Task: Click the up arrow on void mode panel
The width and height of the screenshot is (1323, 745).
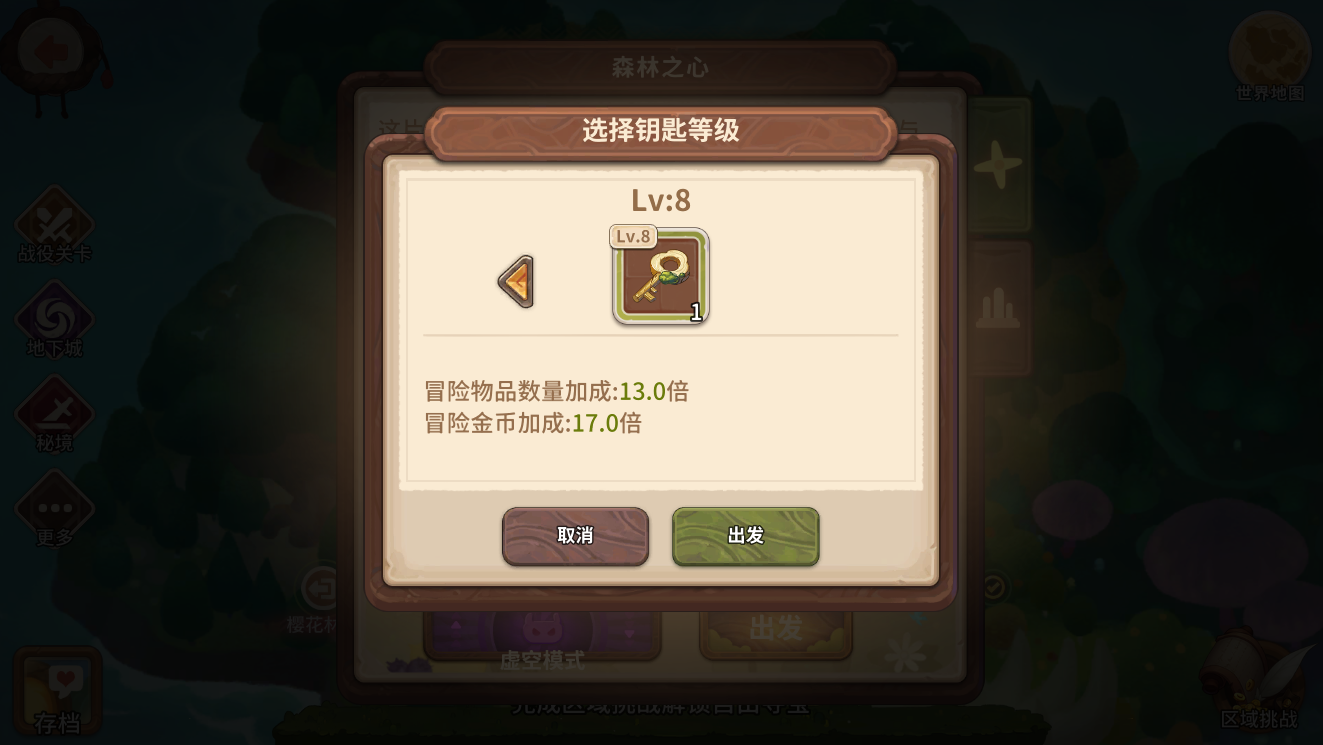Action: [x=456, y=626]
